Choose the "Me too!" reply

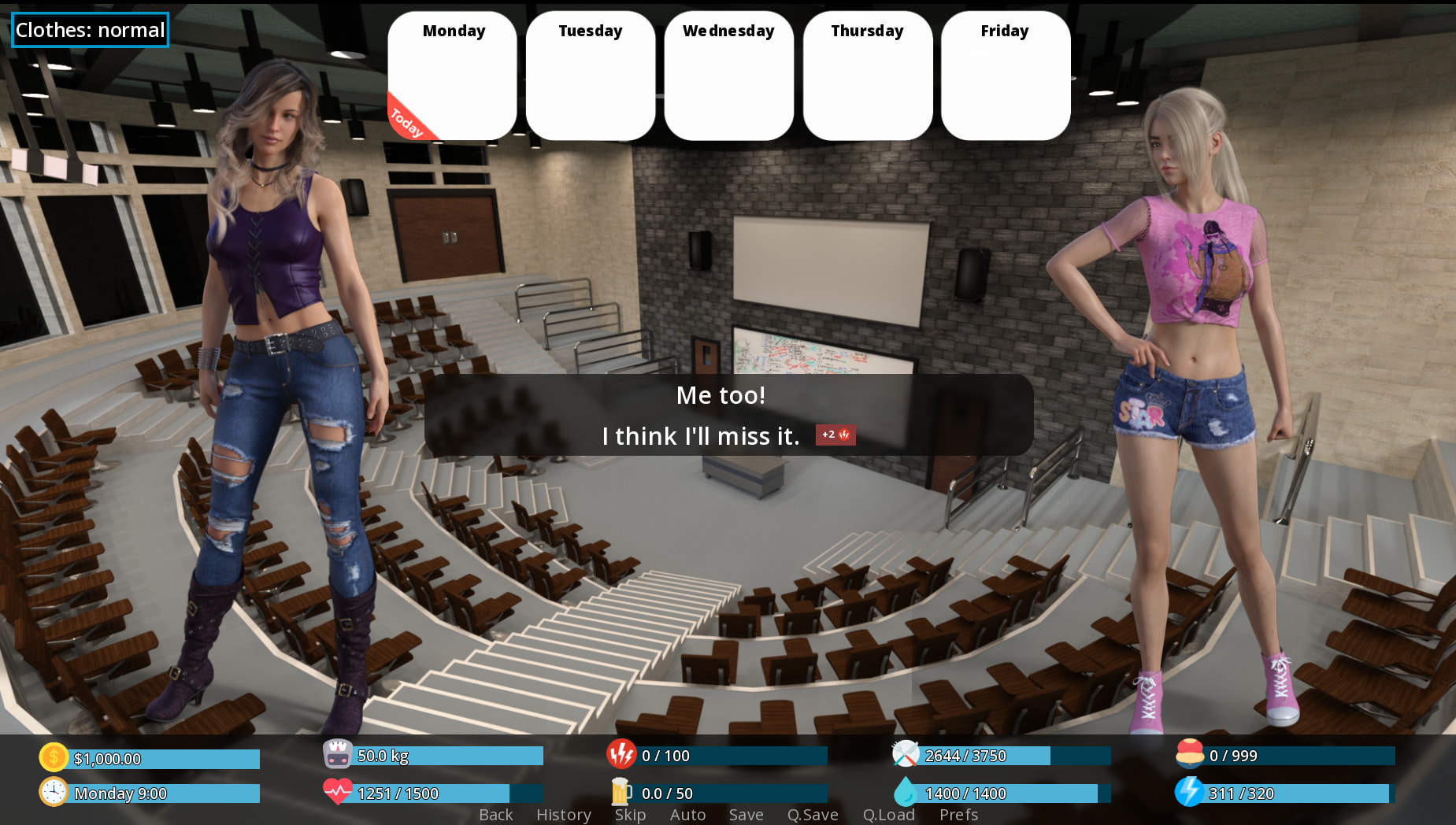(721, 395)
